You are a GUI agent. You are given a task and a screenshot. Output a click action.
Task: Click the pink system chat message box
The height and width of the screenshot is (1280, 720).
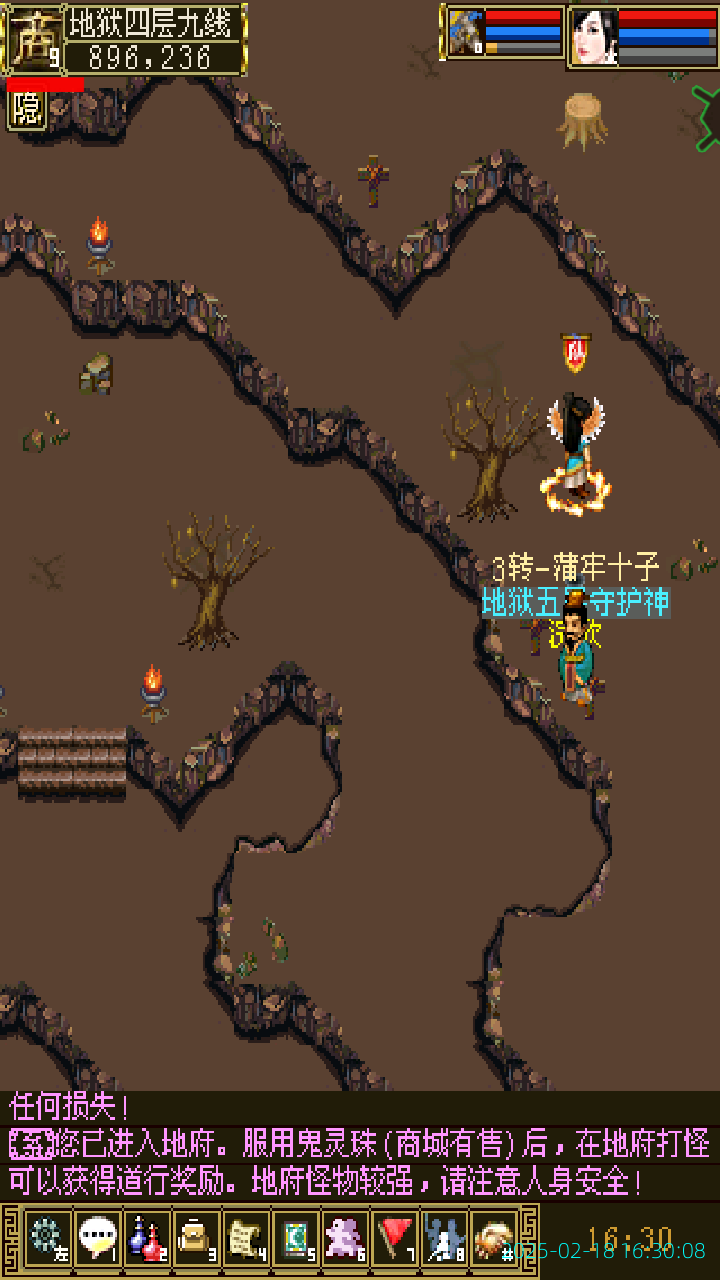(x=360, y=1144)
